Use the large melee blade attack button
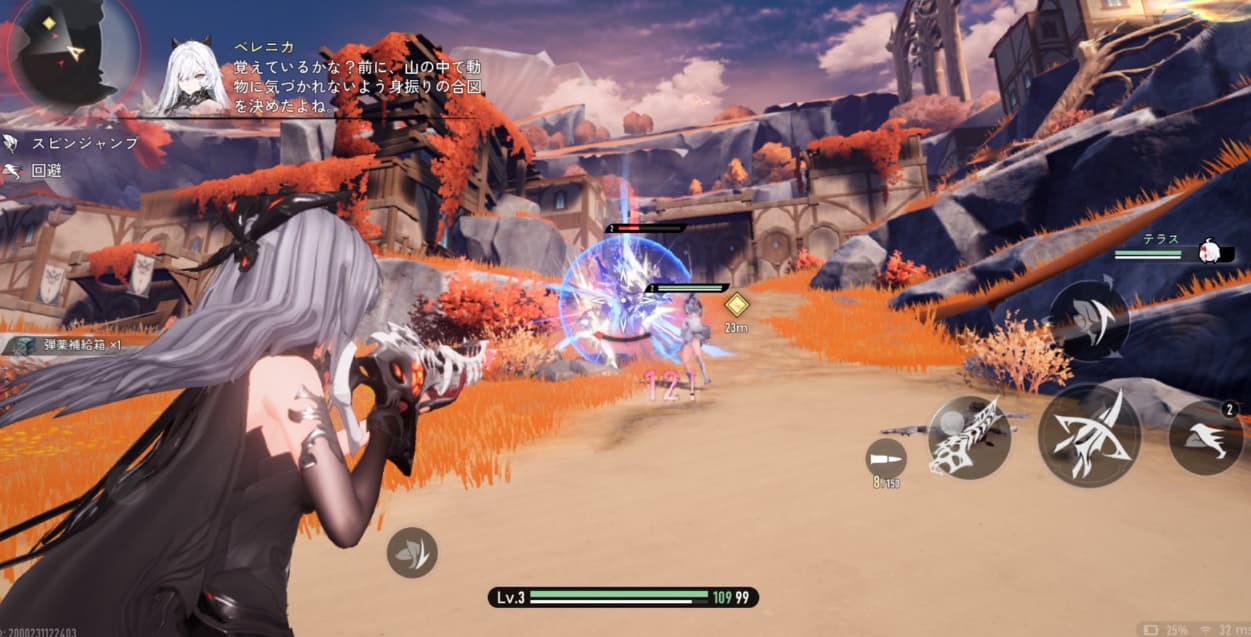Screen dimensions: 1251x637 click(x=1089, y=435)
